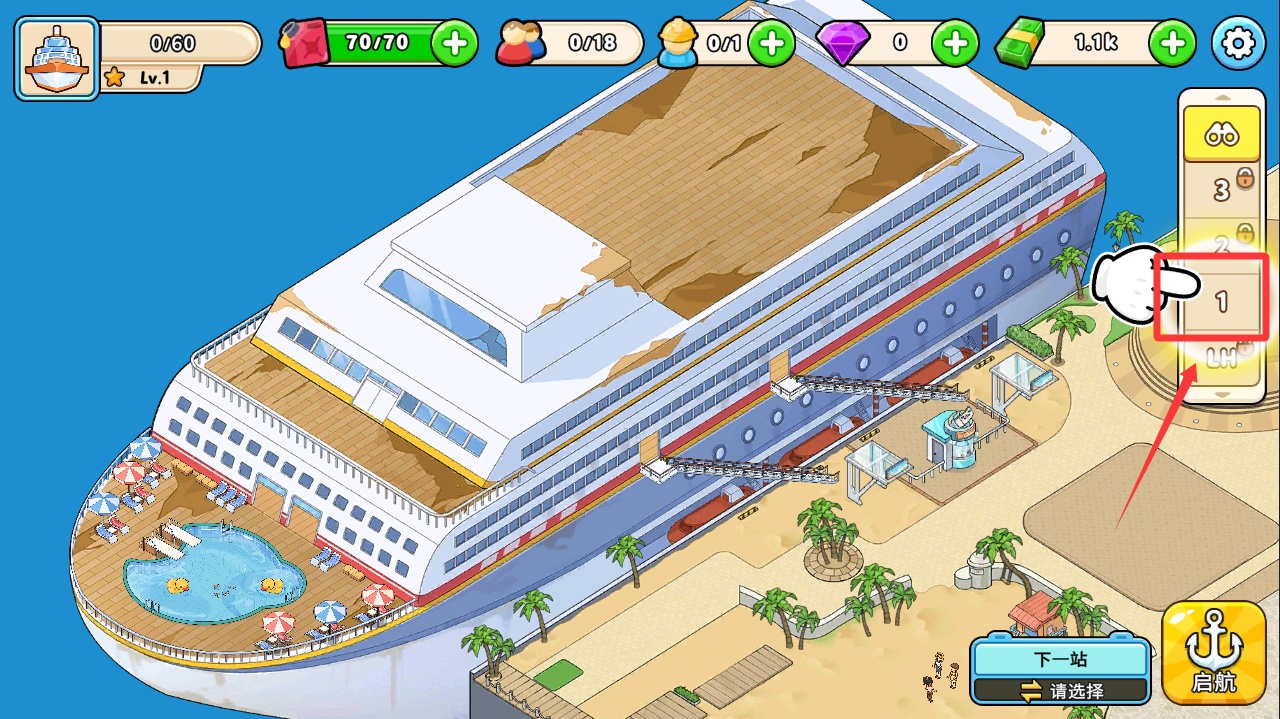Add cash with the plus button

pos(1172,43)
